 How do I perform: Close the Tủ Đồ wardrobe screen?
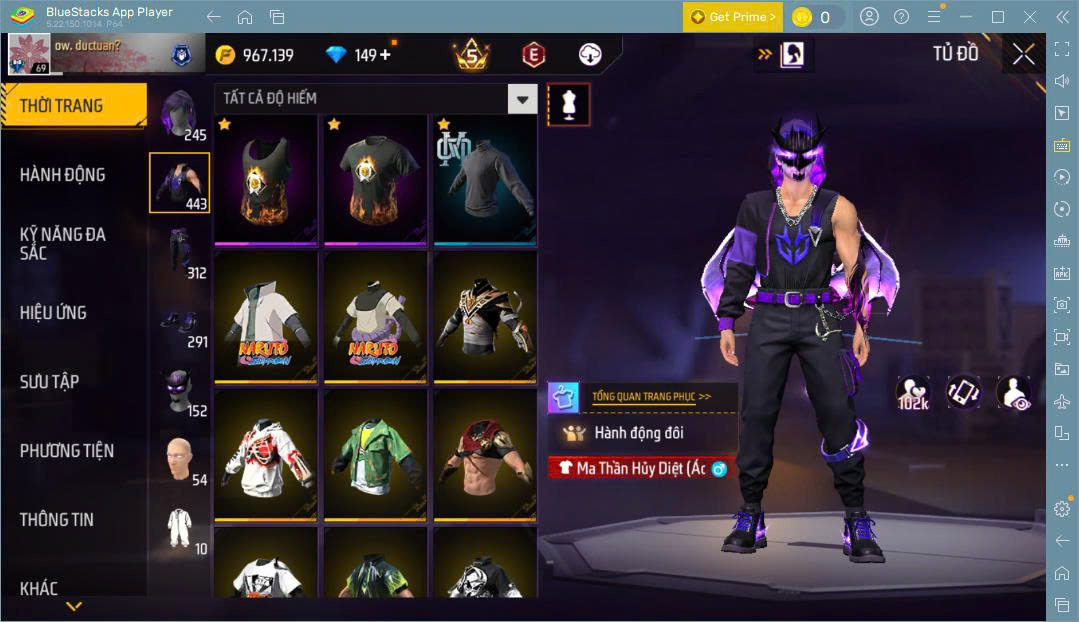click(x=1023, y=55)
